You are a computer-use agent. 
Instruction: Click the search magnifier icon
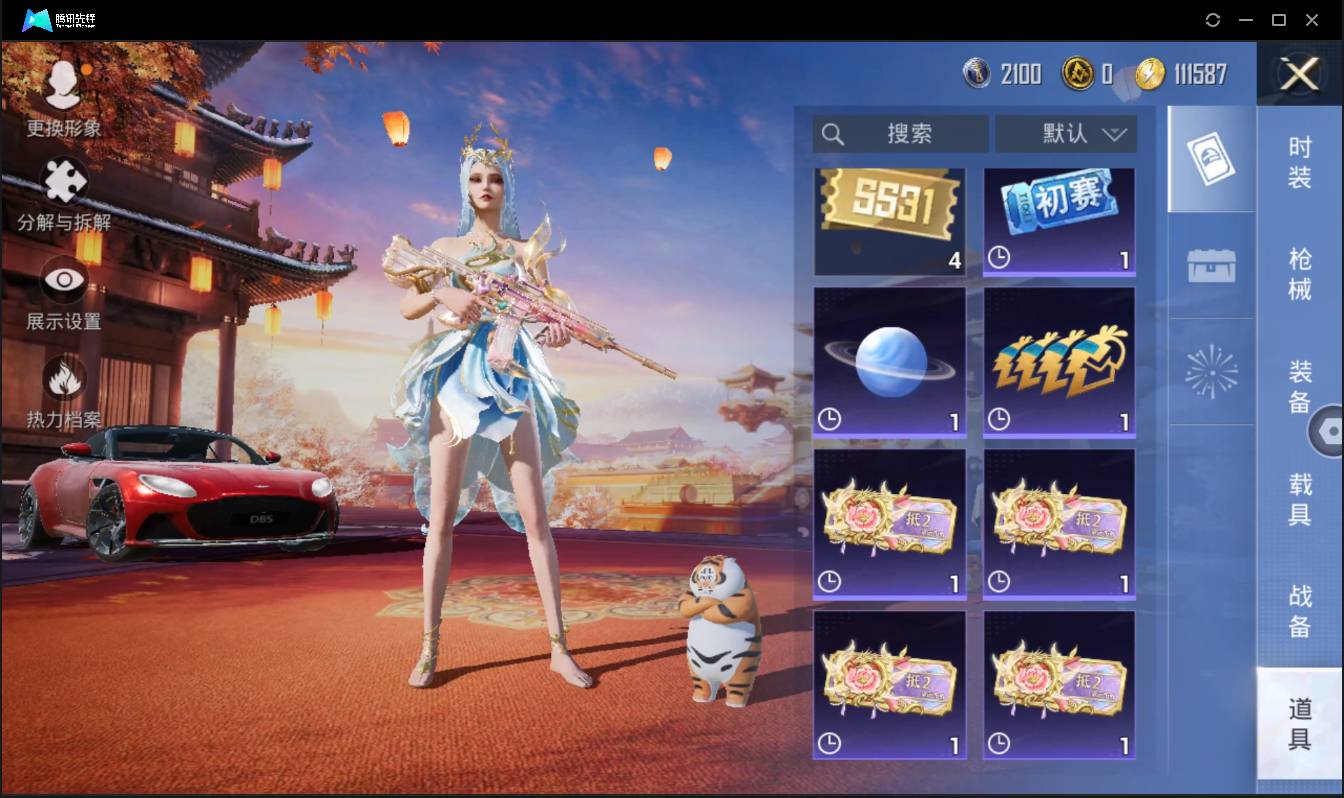tap(833, 133)
